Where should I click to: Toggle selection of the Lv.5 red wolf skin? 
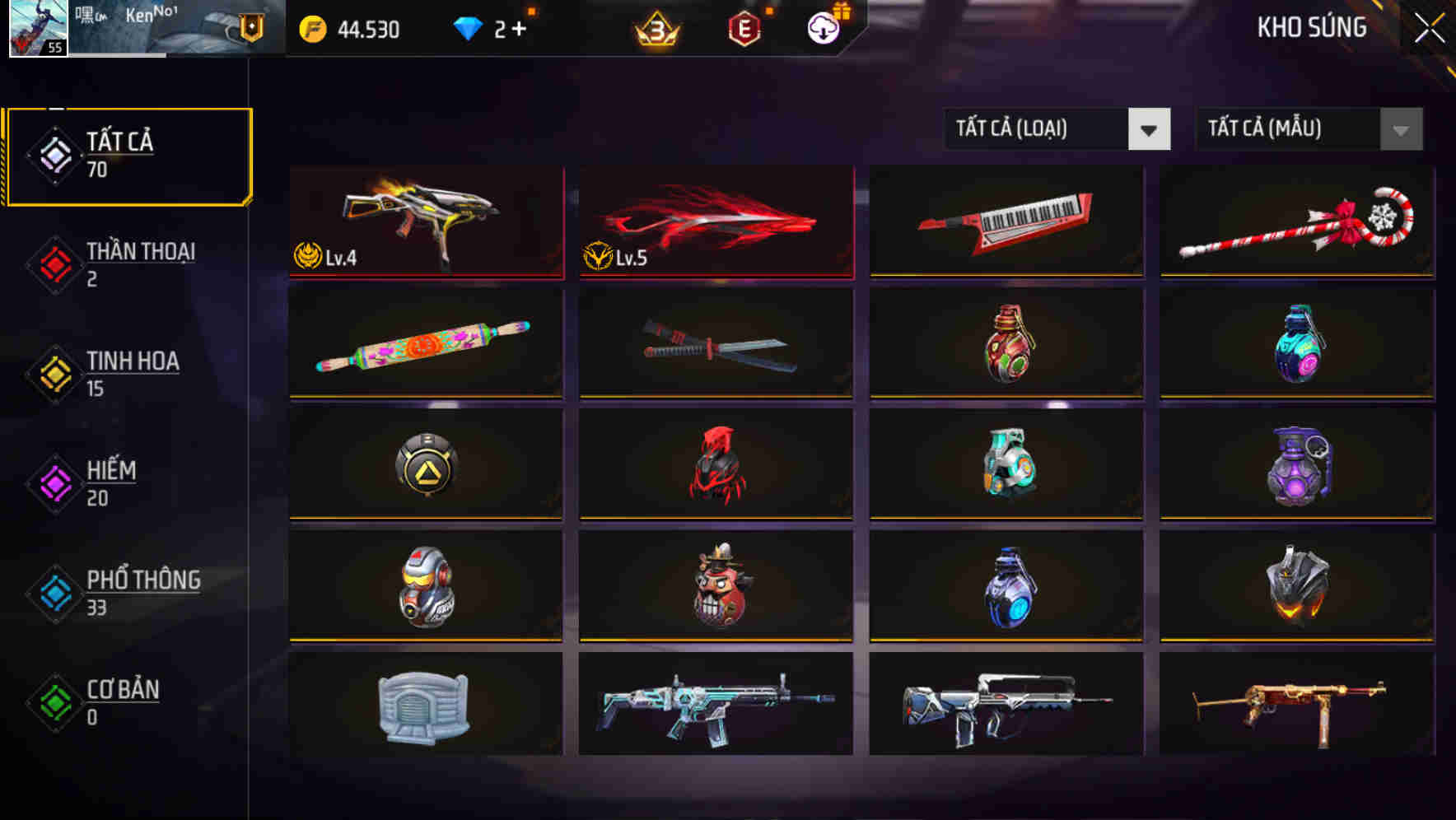715,218
